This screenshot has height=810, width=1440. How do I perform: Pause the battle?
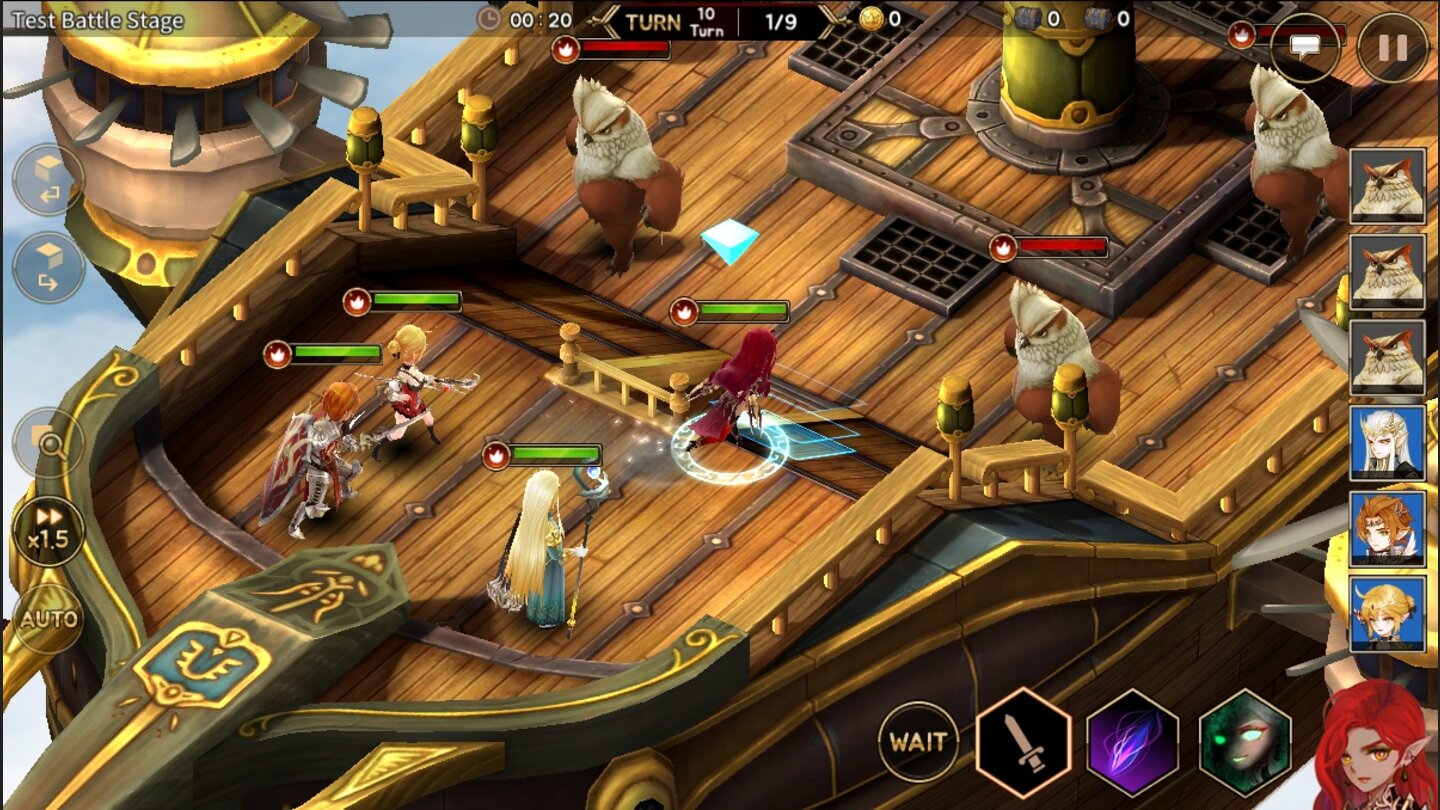1392,48
